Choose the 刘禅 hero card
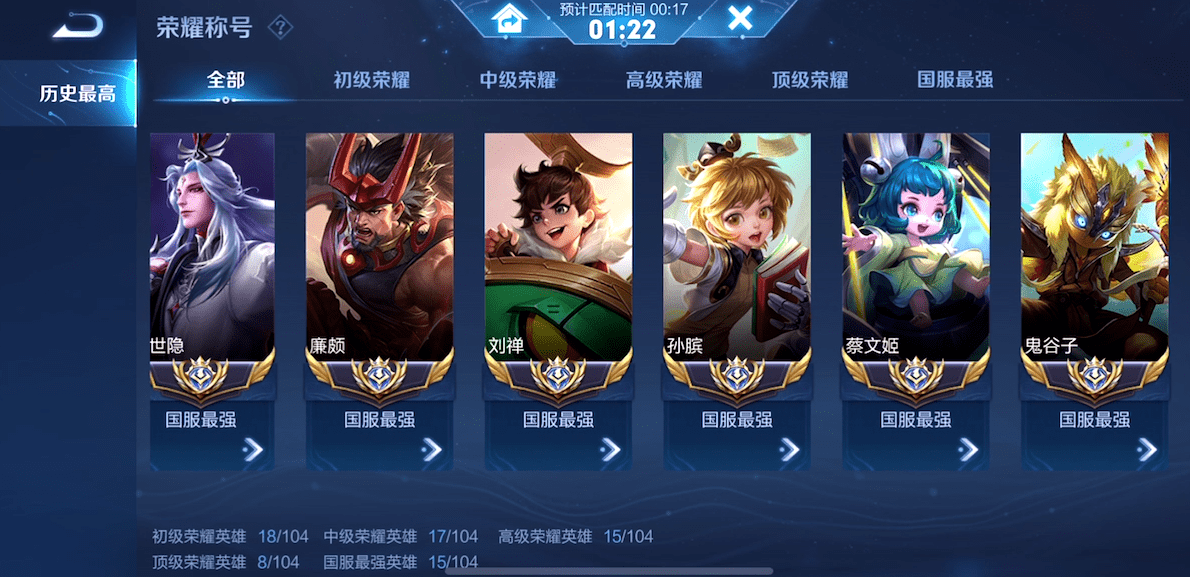Image resolution: width=1190 pixels, height=577 pixels. (x=558, y=250)
